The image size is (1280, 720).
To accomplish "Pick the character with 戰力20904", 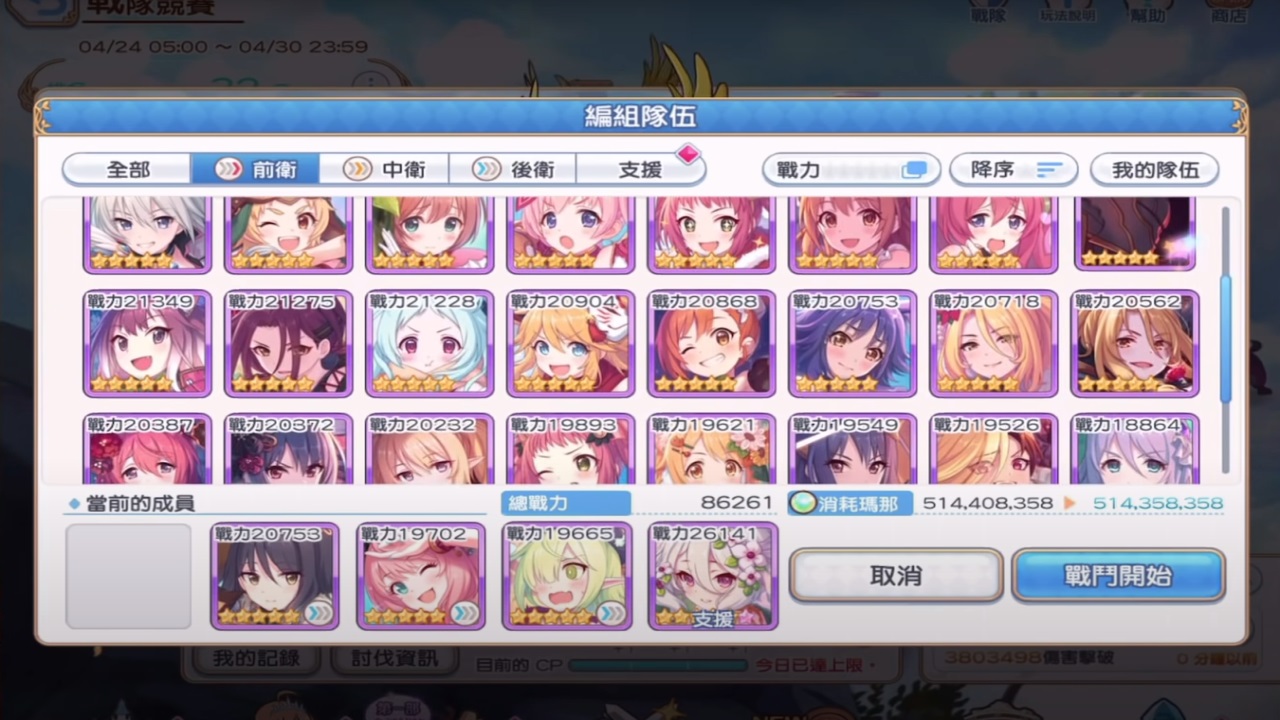I will point(570,343).
